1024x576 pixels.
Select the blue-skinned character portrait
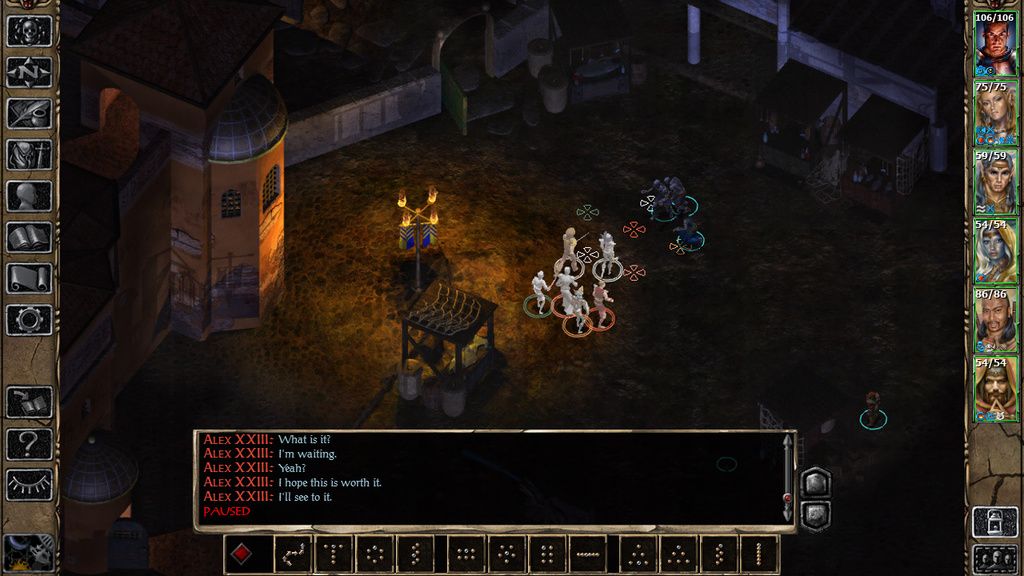[x=996, y=251]
